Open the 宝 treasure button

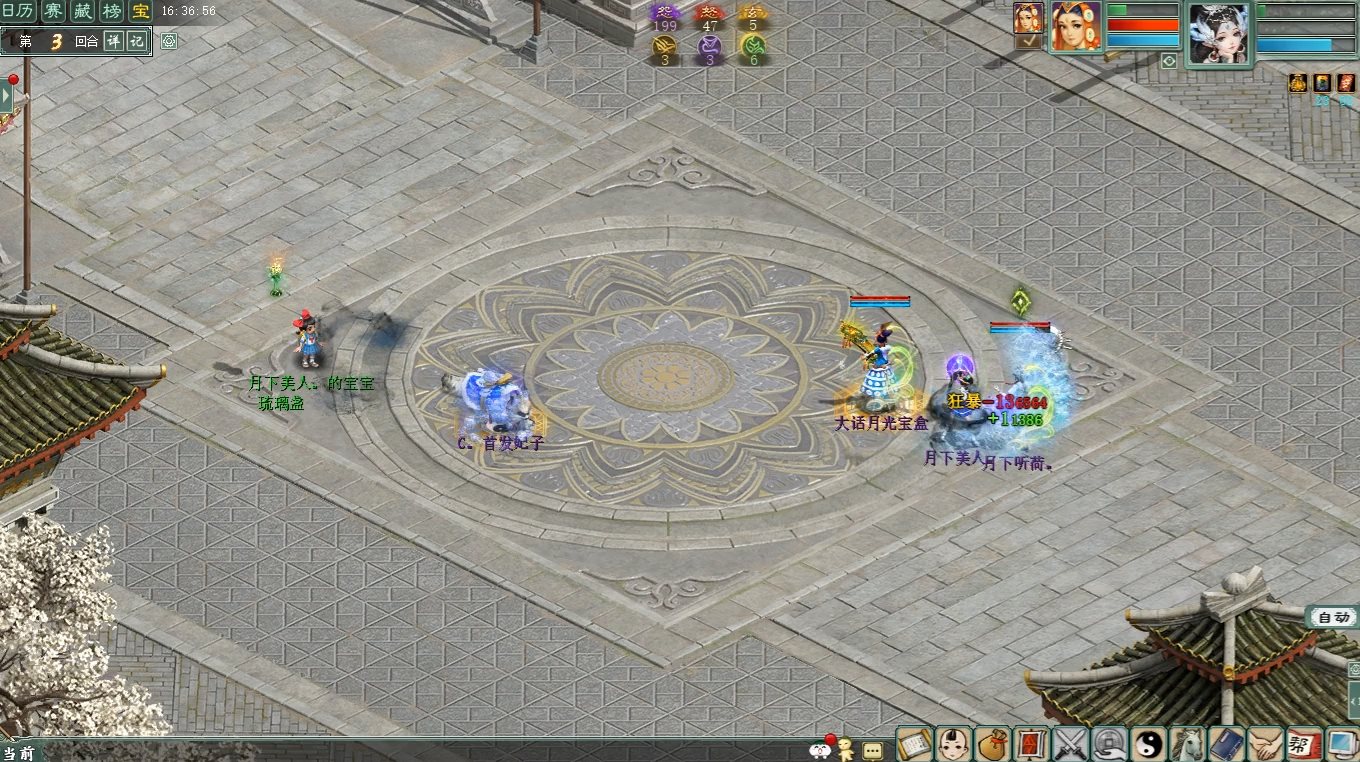pos(141,12)
